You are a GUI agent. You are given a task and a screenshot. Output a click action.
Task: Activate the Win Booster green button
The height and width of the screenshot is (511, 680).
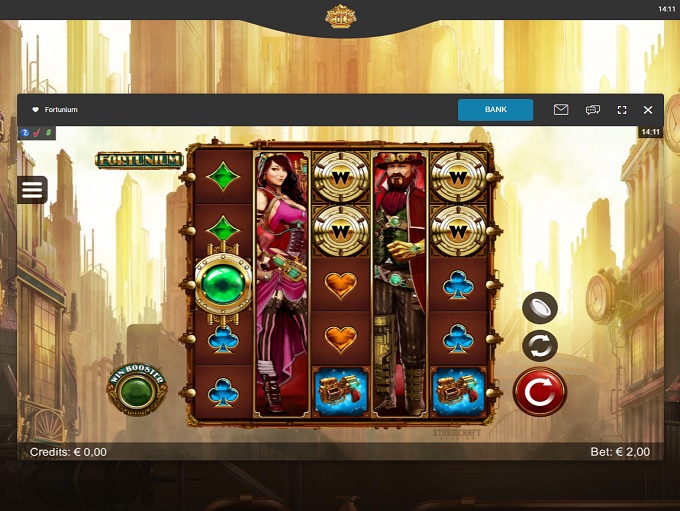coord(138,390)
